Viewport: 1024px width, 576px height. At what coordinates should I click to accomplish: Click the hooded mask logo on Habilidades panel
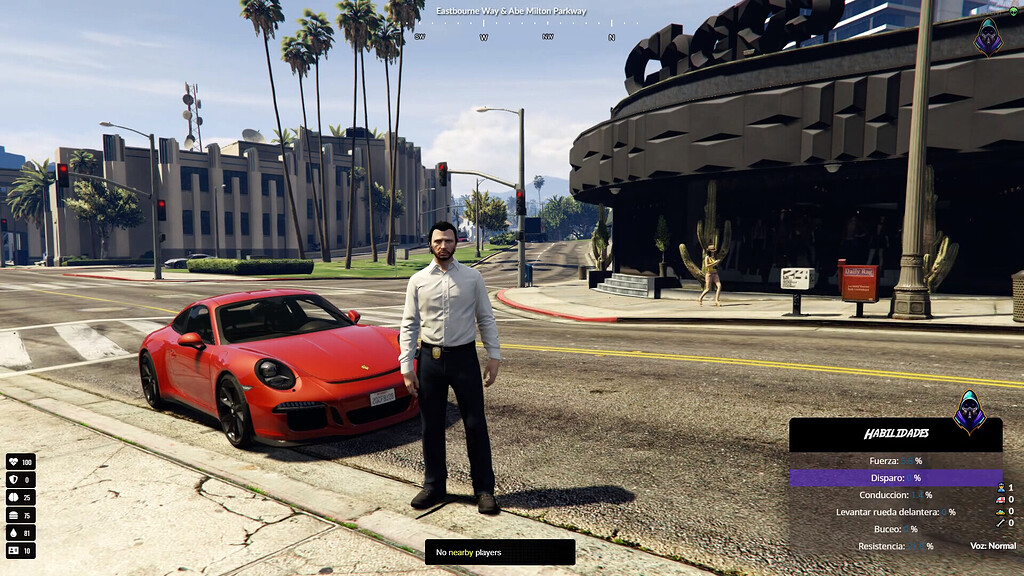click(968, 412)
